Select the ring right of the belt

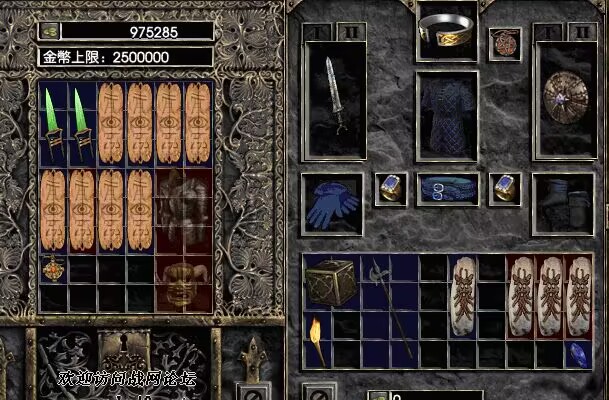pos(504,188)
